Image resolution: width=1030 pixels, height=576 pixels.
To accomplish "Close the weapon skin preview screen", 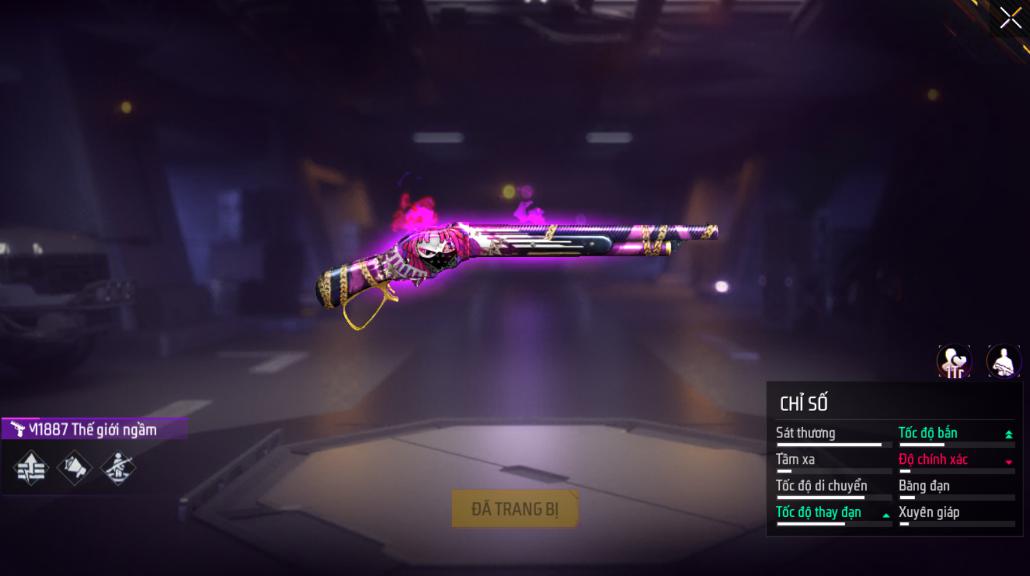I will pyautogui.click(x=1010, y=17).
